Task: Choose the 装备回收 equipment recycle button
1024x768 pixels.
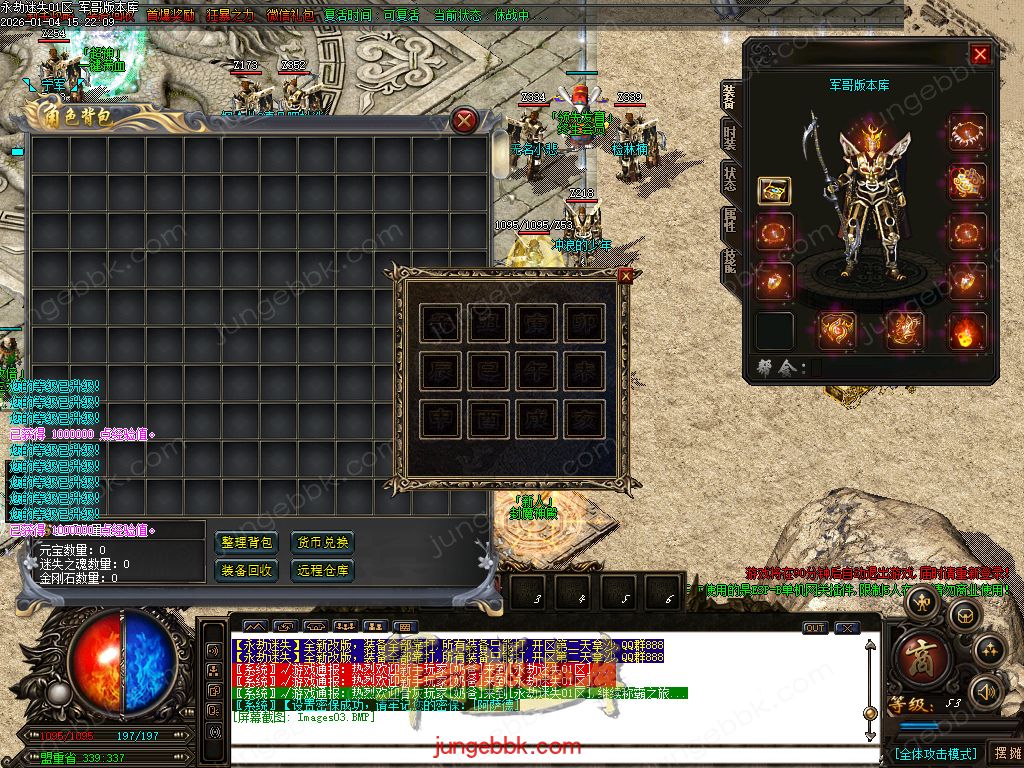Action: pos(247,570)
